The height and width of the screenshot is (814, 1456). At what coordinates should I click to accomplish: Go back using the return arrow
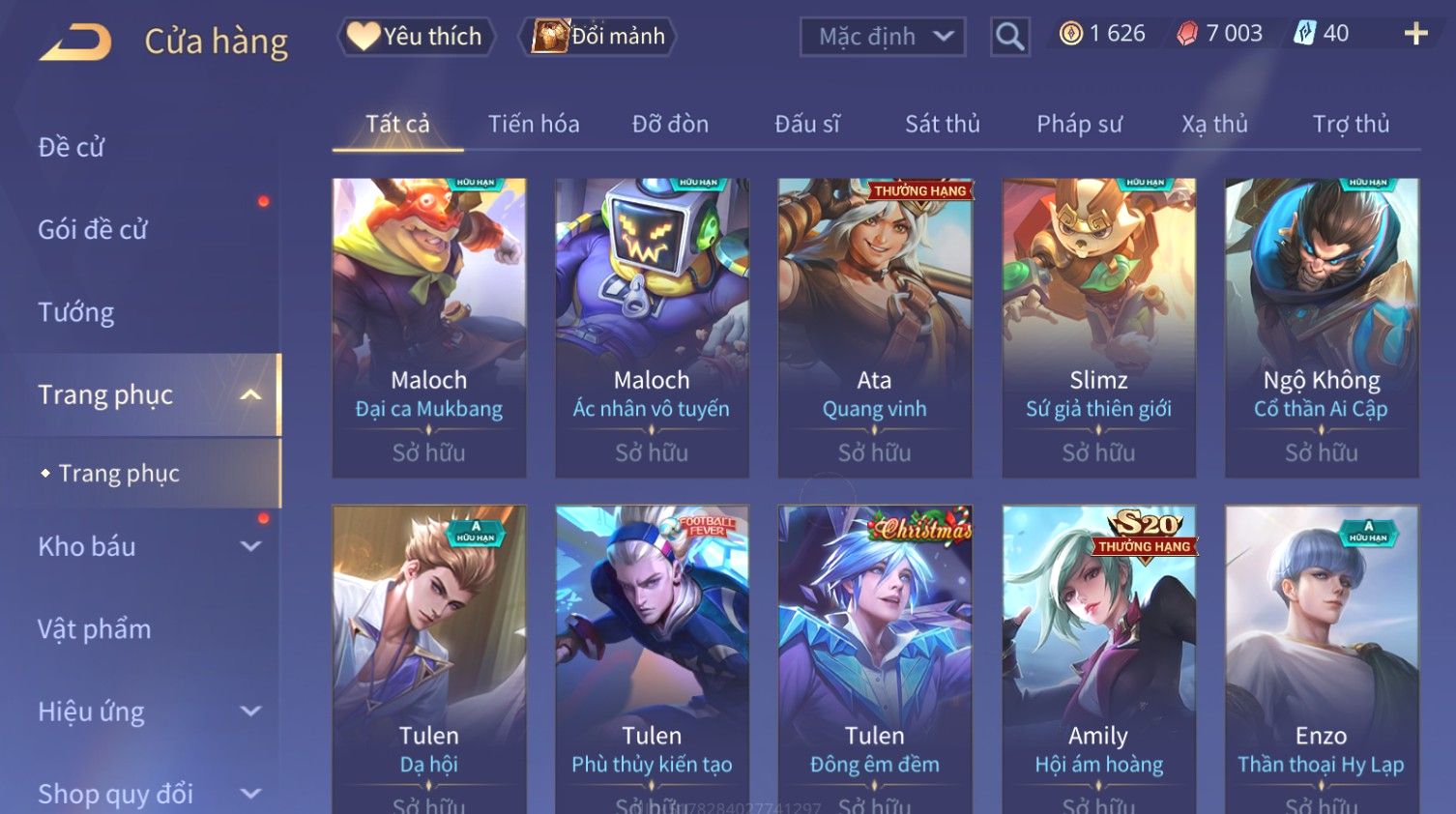point(75,42)
